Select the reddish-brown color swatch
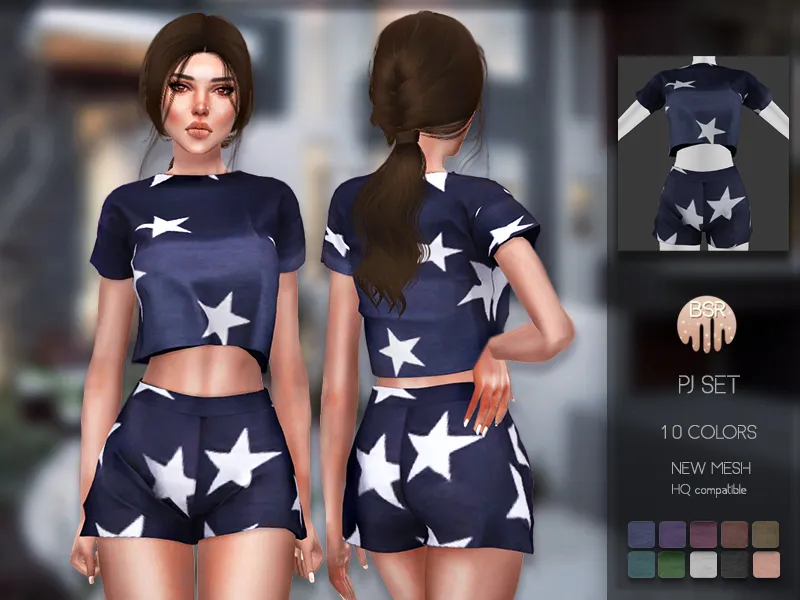The height and width of the screenshot is (600, 800). [x=733, y=534]
